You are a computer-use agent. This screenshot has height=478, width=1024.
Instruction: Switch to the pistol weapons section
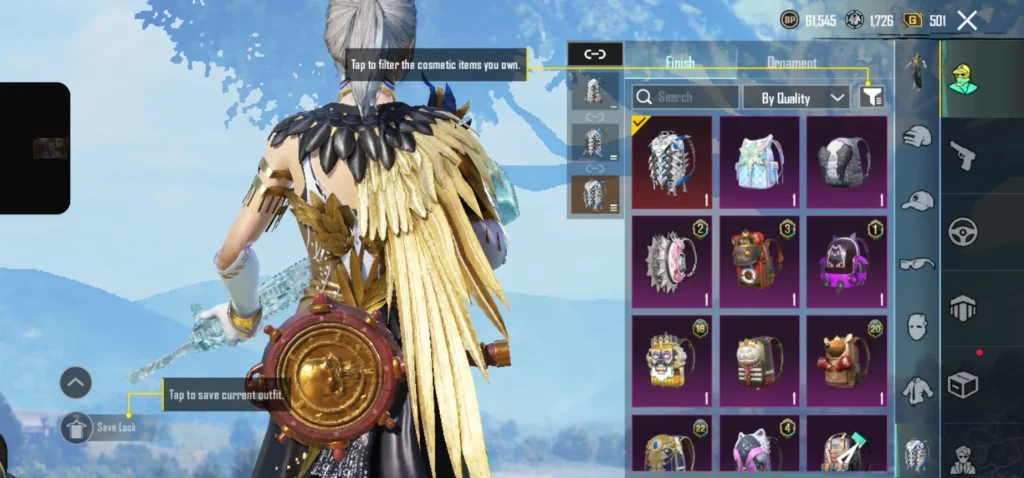pyautogui.click(x=963, y=154)
